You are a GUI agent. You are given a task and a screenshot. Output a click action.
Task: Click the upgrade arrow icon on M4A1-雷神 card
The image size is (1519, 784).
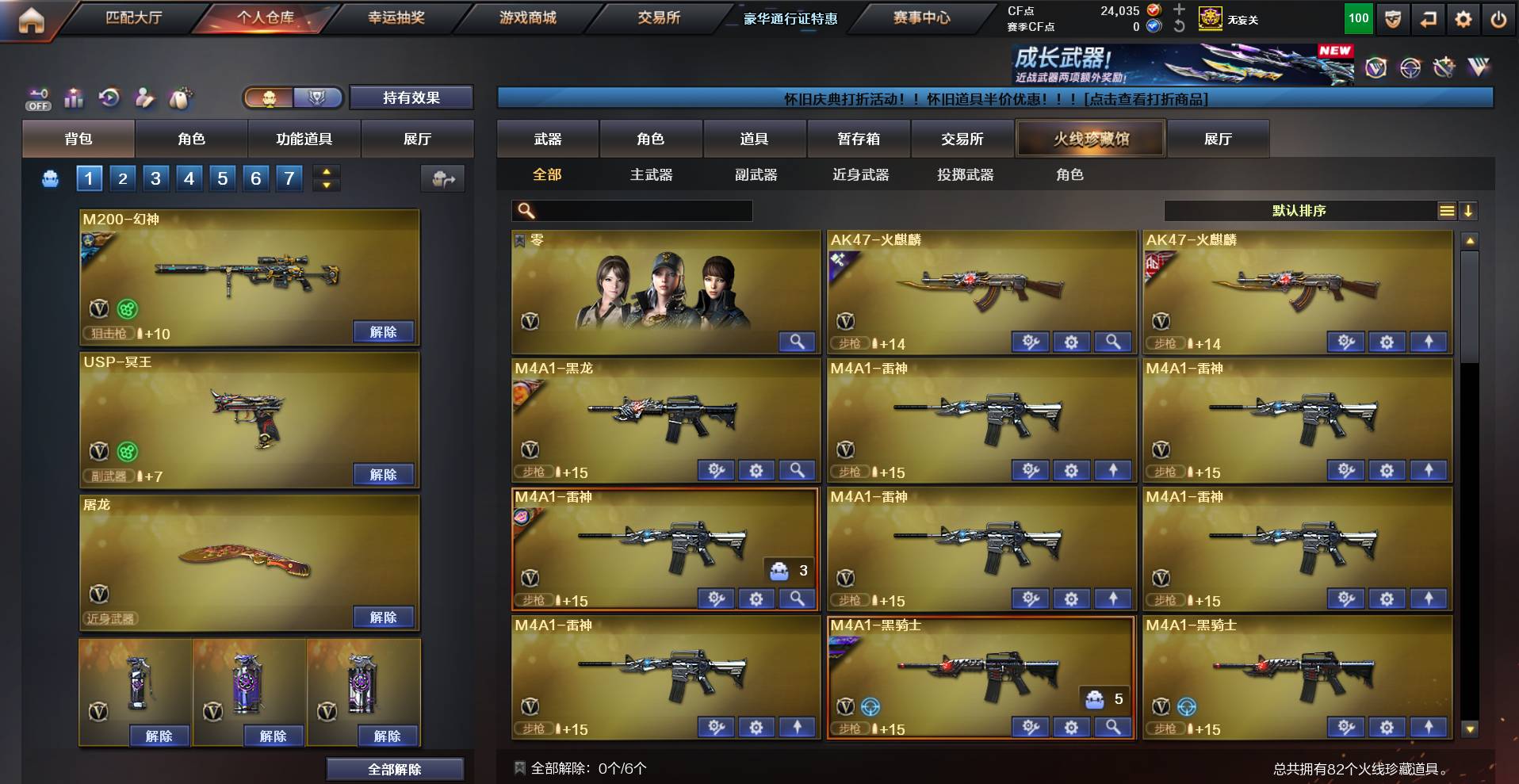pyautogui.click(x=1114, y=470)
